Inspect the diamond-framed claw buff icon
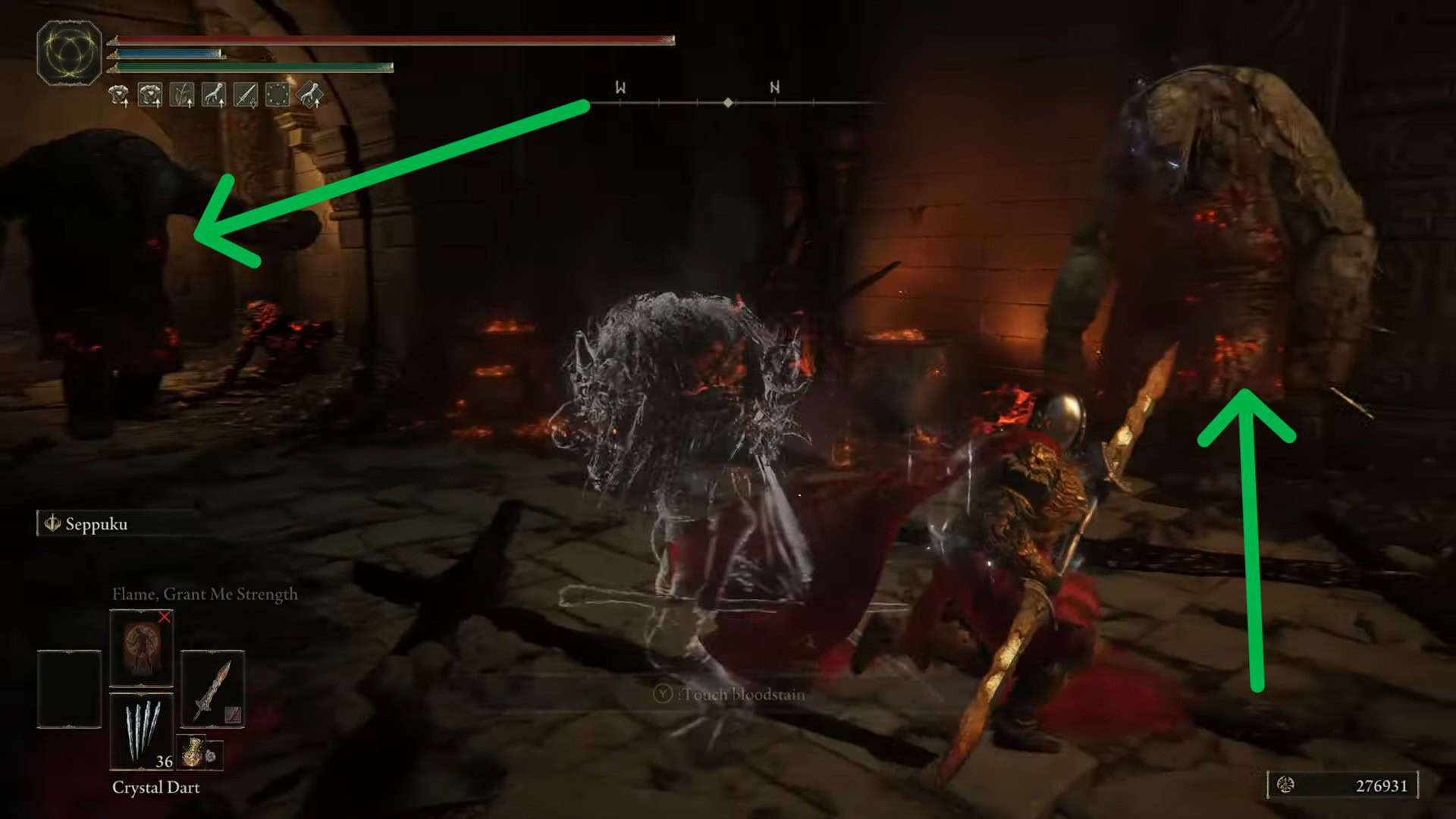1456x819 pixels. coord(310,95)
